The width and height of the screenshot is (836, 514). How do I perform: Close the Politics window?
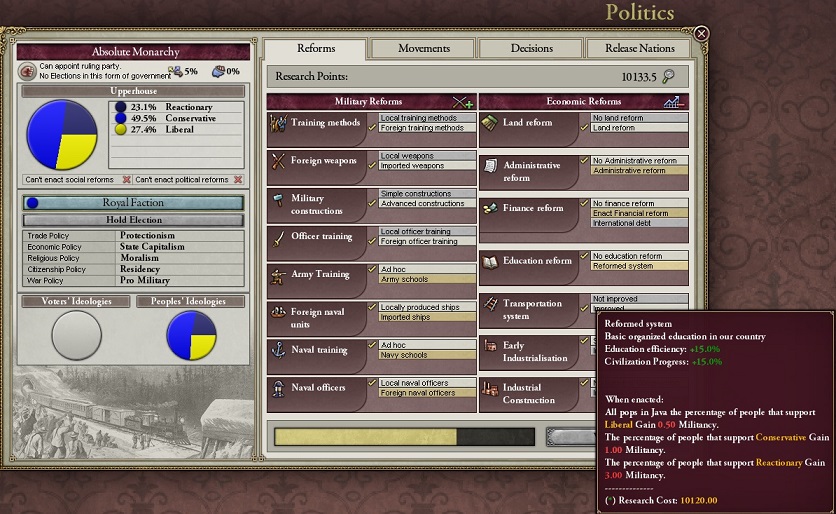pyautogui.click(x=701, y=33)
